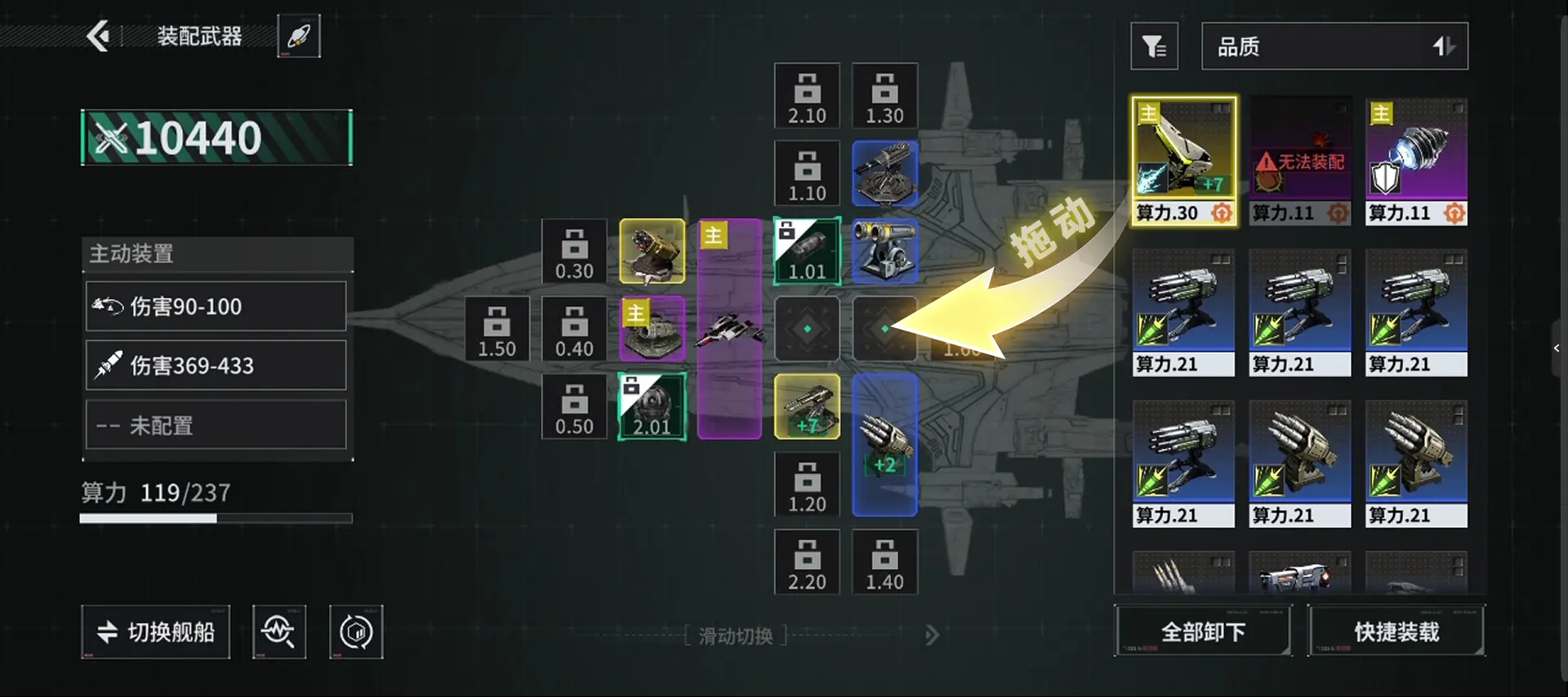1568x697 pixels.
Task: Go back with the arrow button
Action: (x=99, y=36)
